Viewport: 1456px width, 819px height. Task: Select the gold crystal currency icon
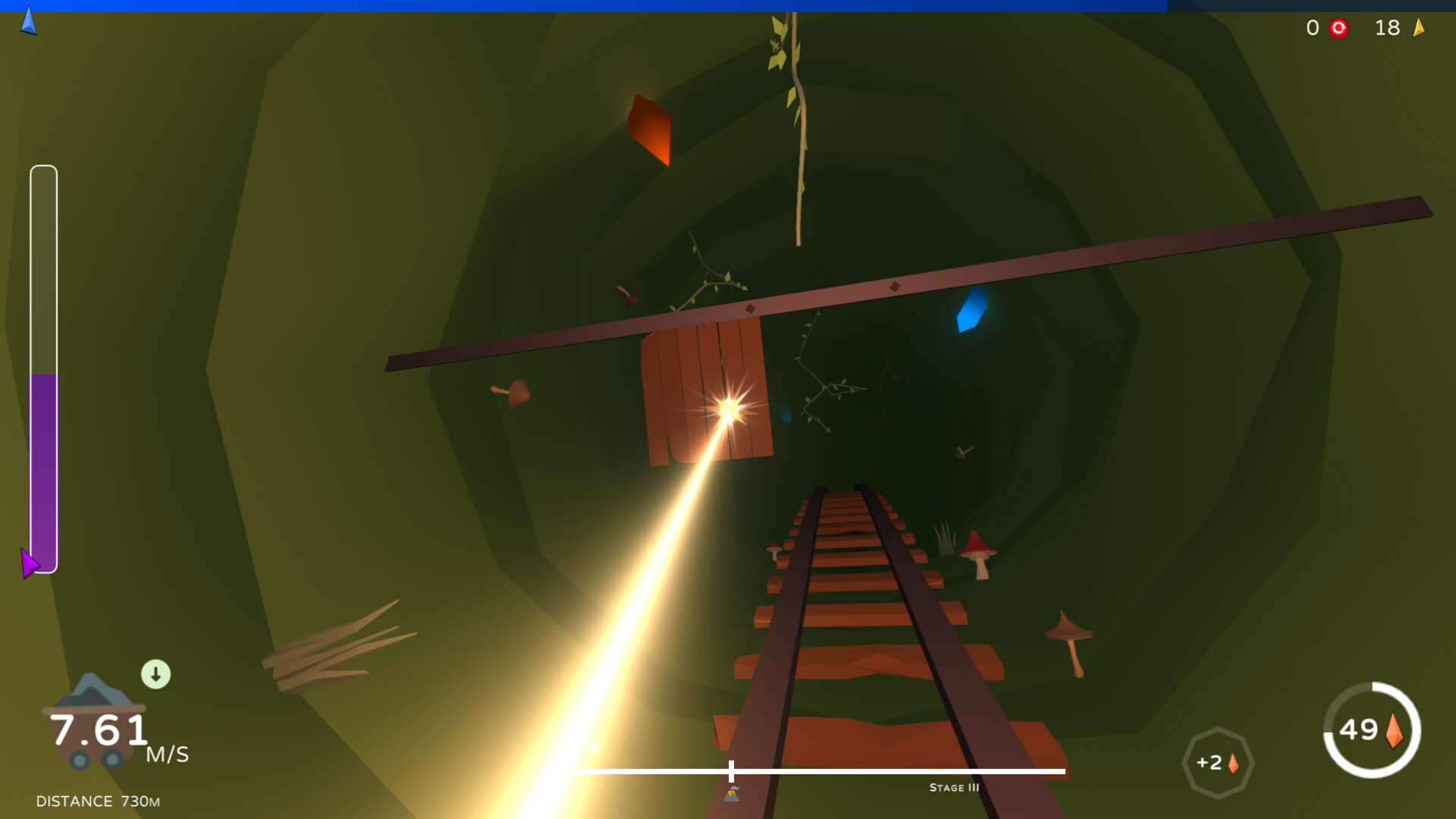[x=1420, y=28]
